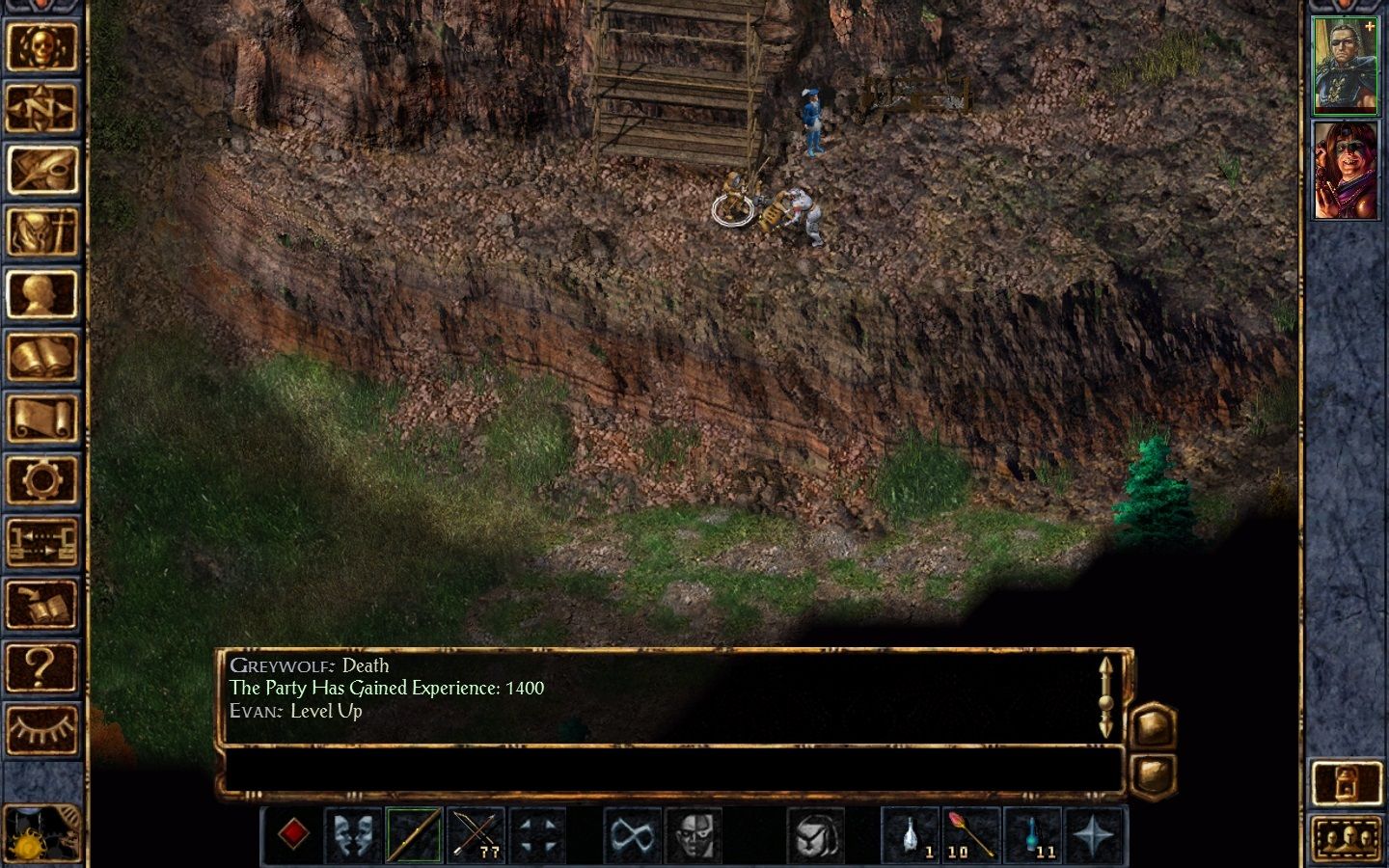
Task: Open the mage spellbook icon
Action: click(42, 355)
